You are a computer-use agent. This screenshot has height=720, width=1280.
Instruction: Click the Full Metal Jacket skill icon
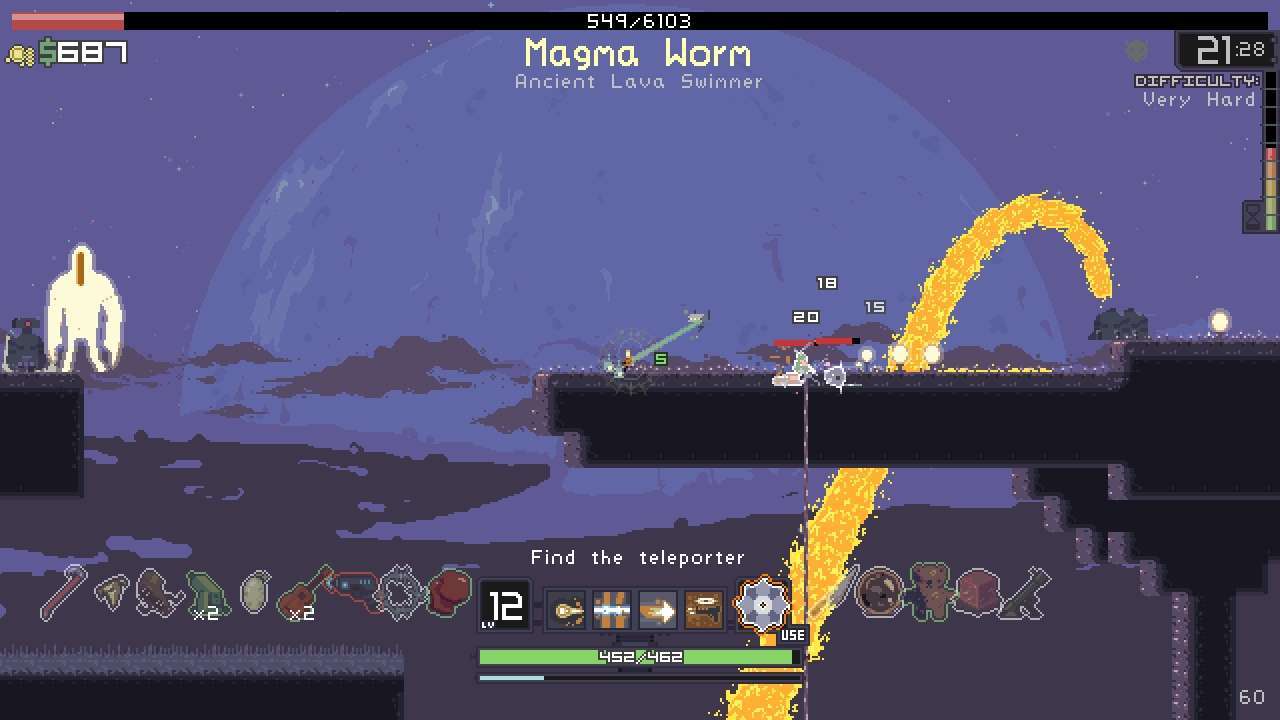coord(612,606)
